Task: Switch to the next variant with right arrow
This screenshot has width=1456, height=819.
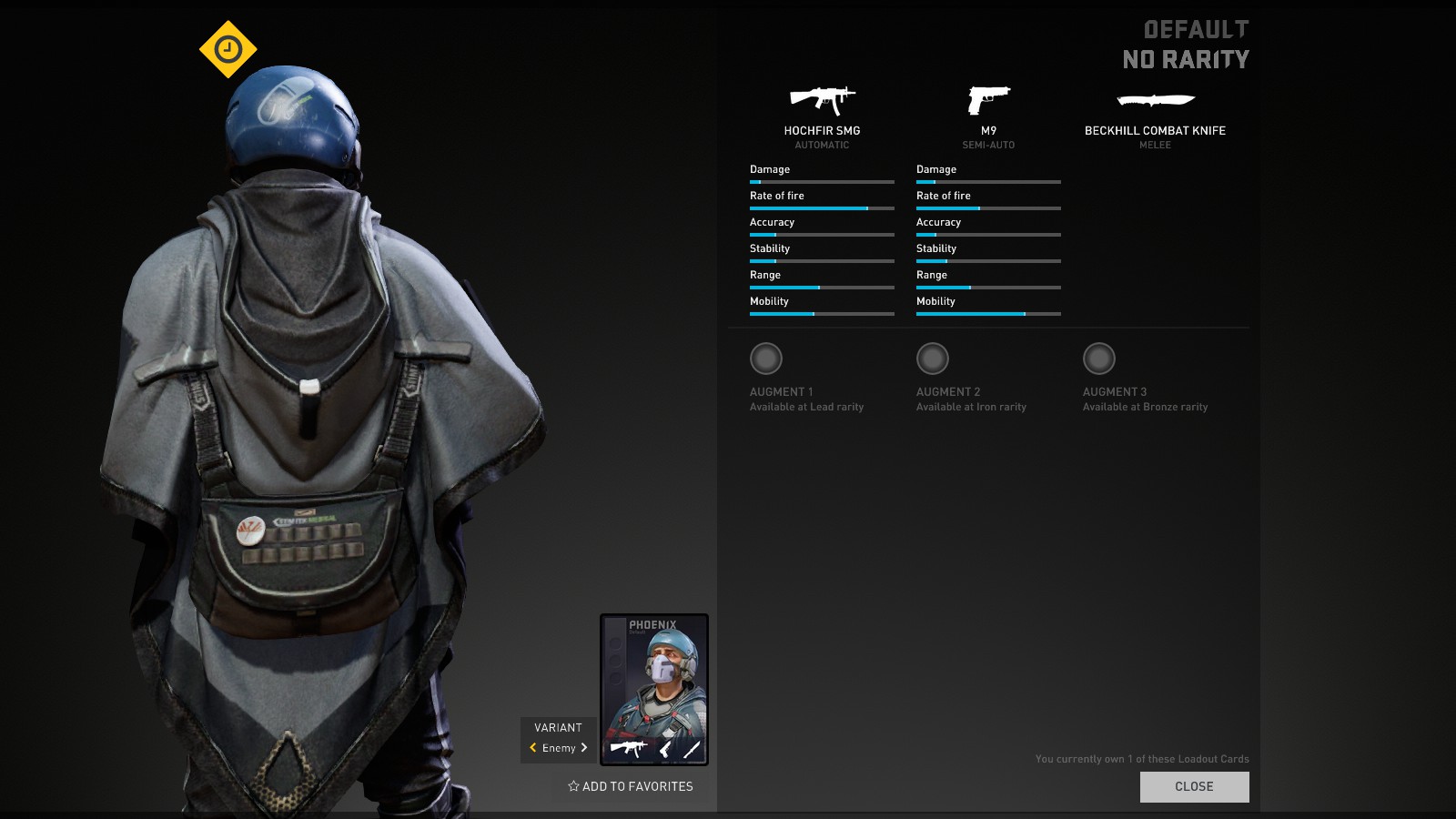Action: [x=584, y=748]
